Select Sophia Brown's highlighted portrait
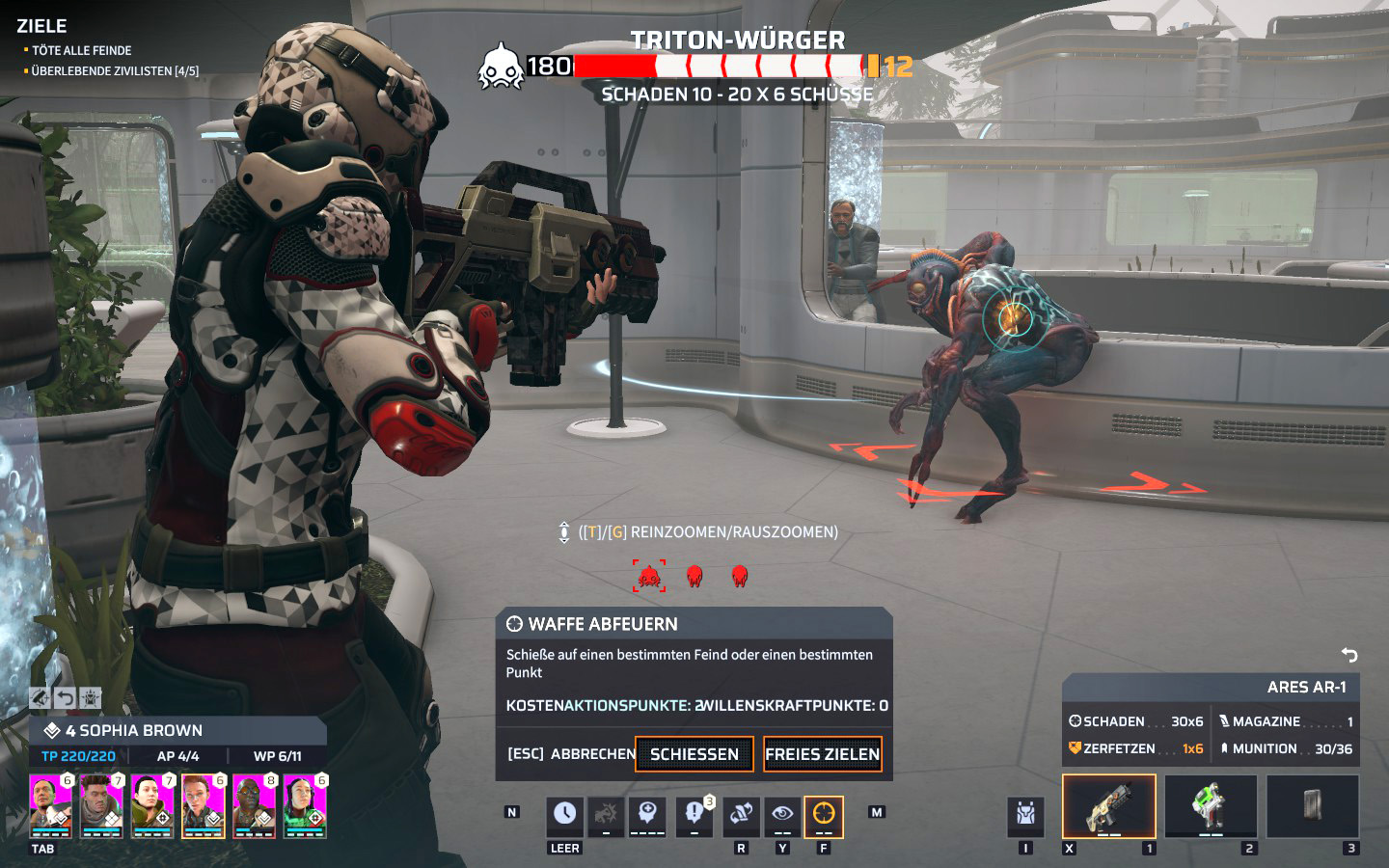 tap(203, 806)
